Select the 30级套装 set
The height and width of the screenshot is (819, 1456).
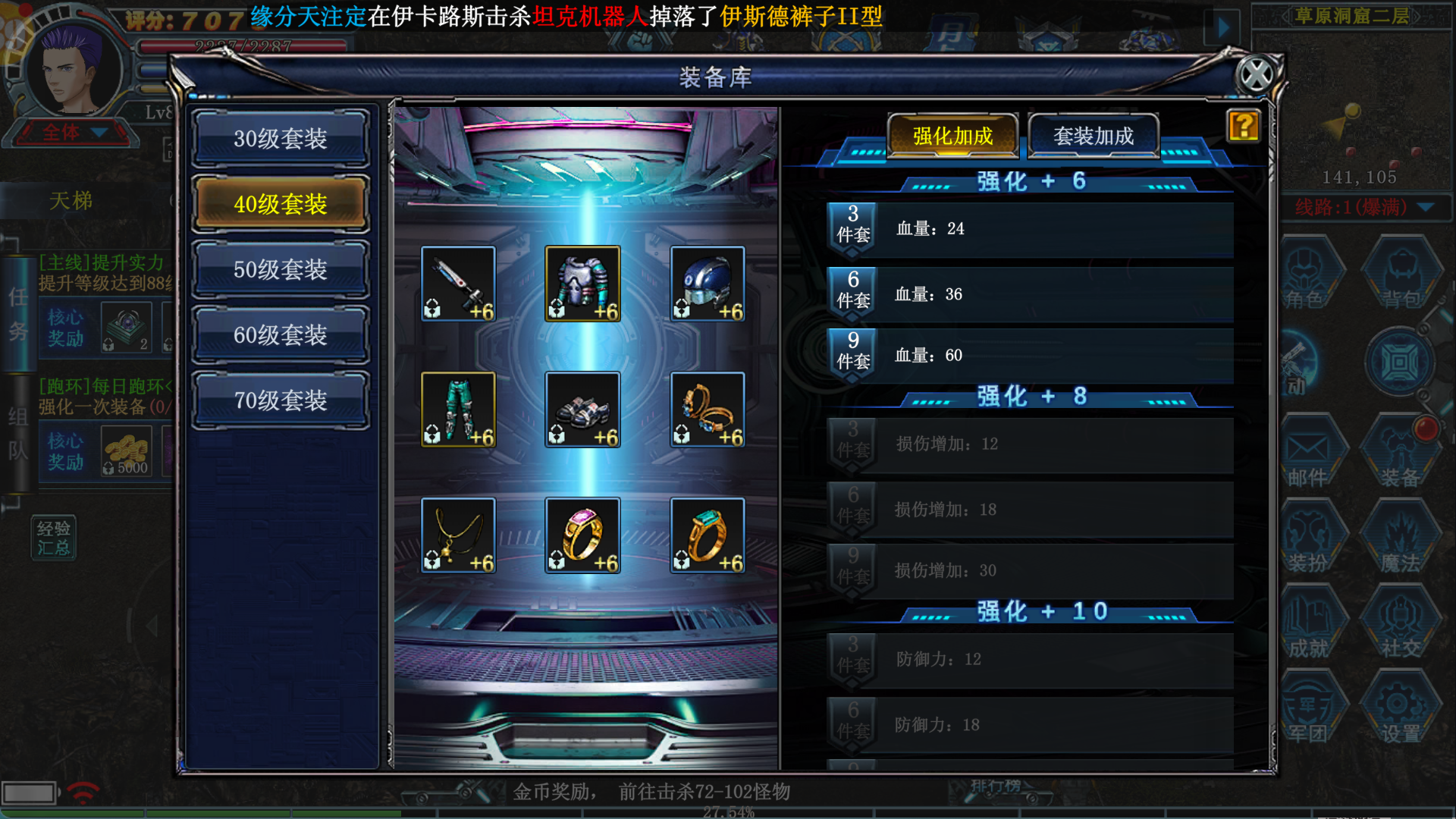click(x=281, y=139)
